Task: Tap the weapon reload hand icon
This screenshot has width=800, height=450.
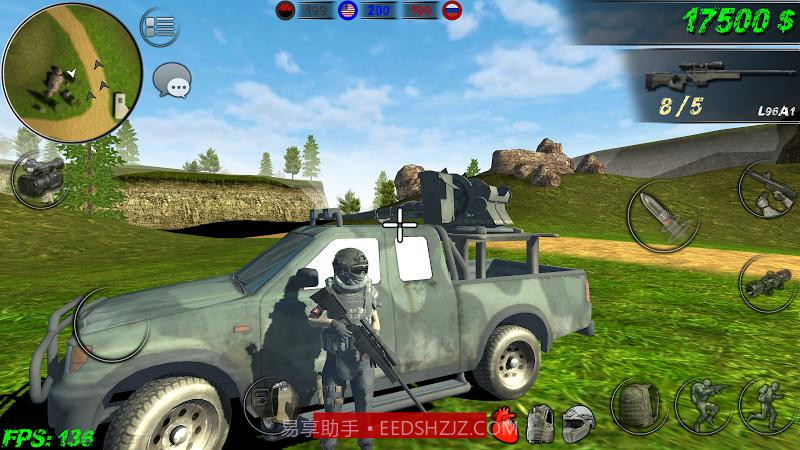Action: [x=768, y=190]
